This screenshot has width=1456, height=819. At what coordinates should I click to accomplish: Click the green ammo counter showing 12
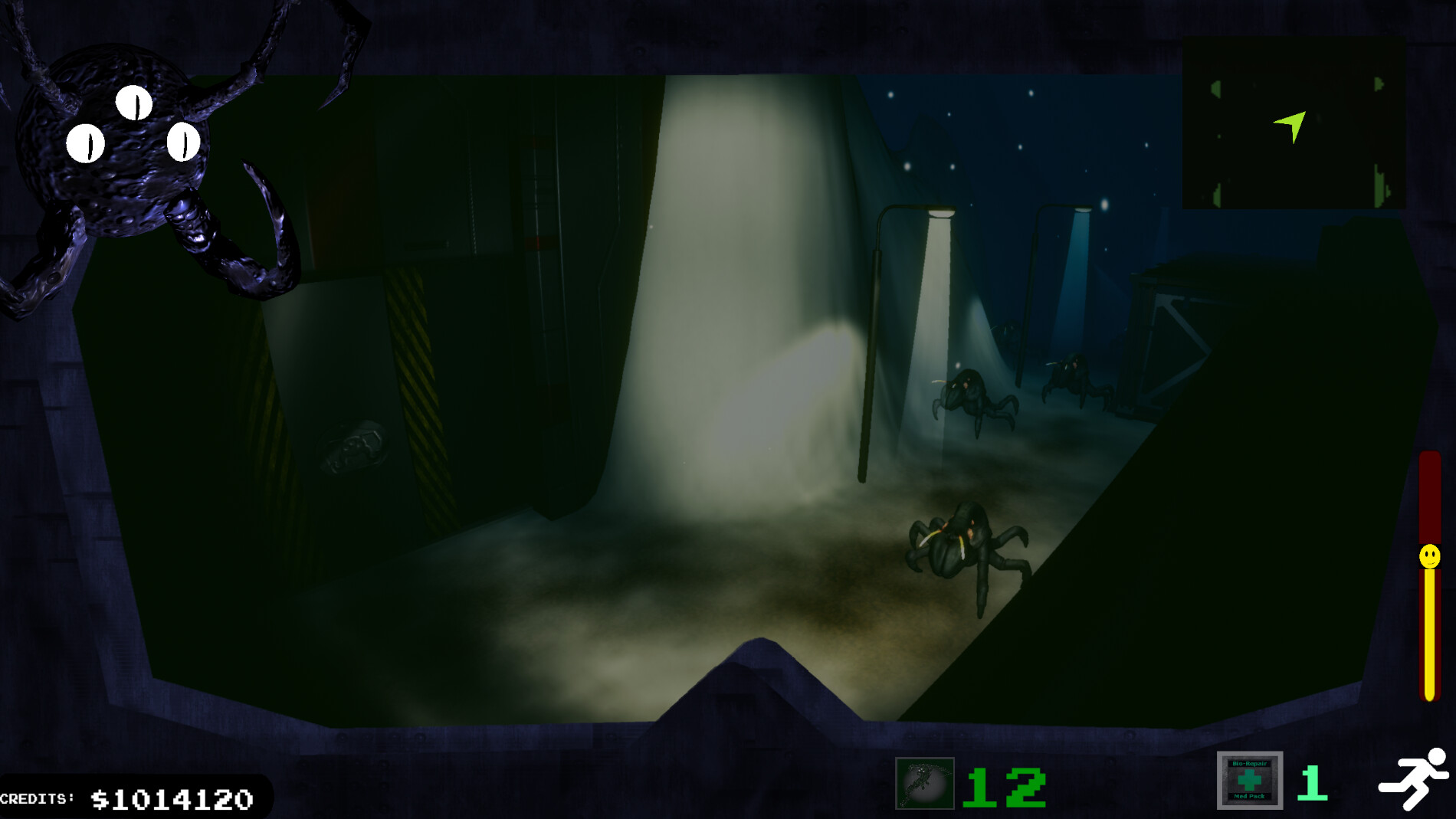click(x=1005, y=785)
